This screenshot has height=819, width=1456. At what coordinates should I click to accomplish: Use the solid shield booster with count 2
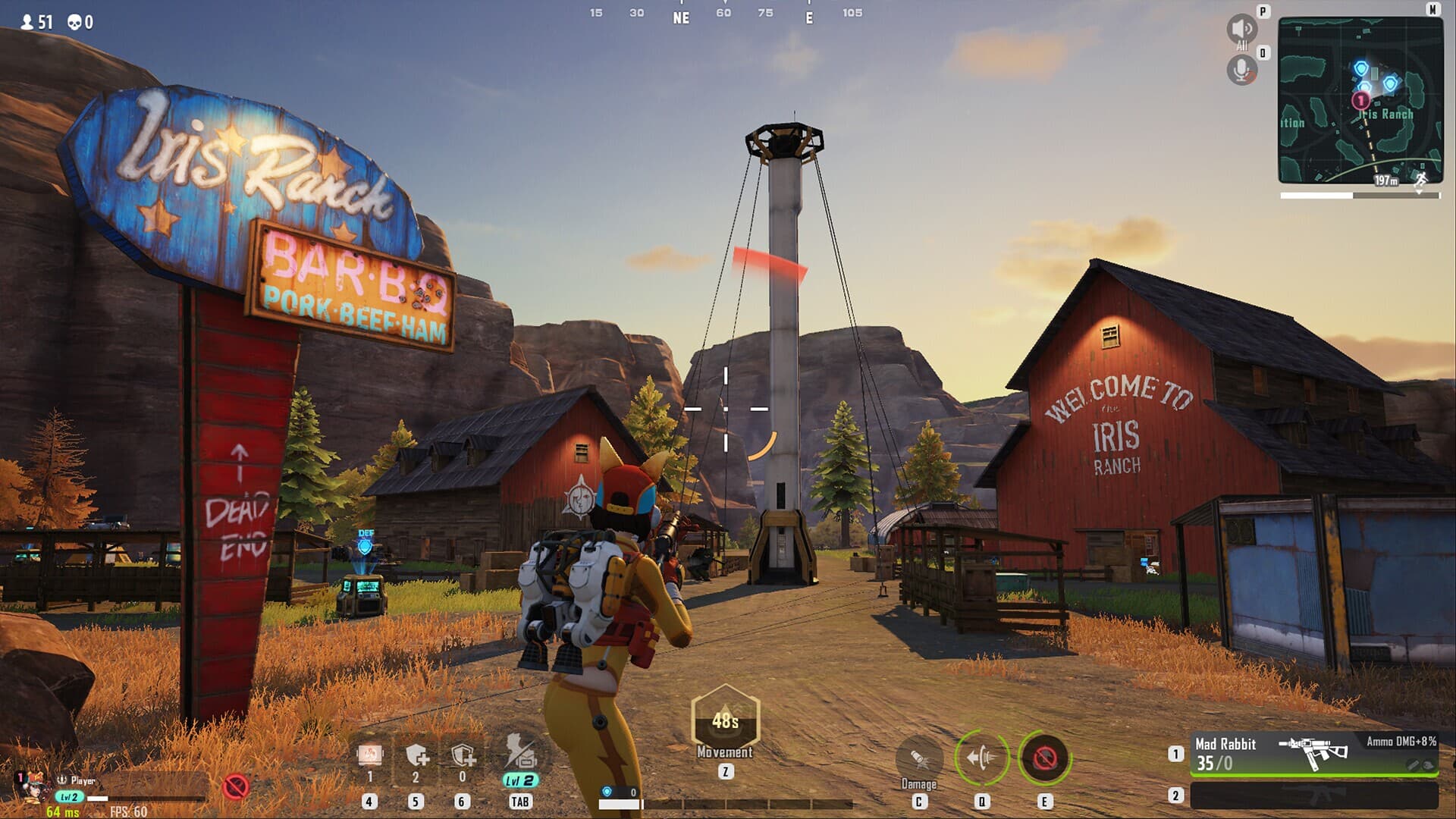pos(416,755)
